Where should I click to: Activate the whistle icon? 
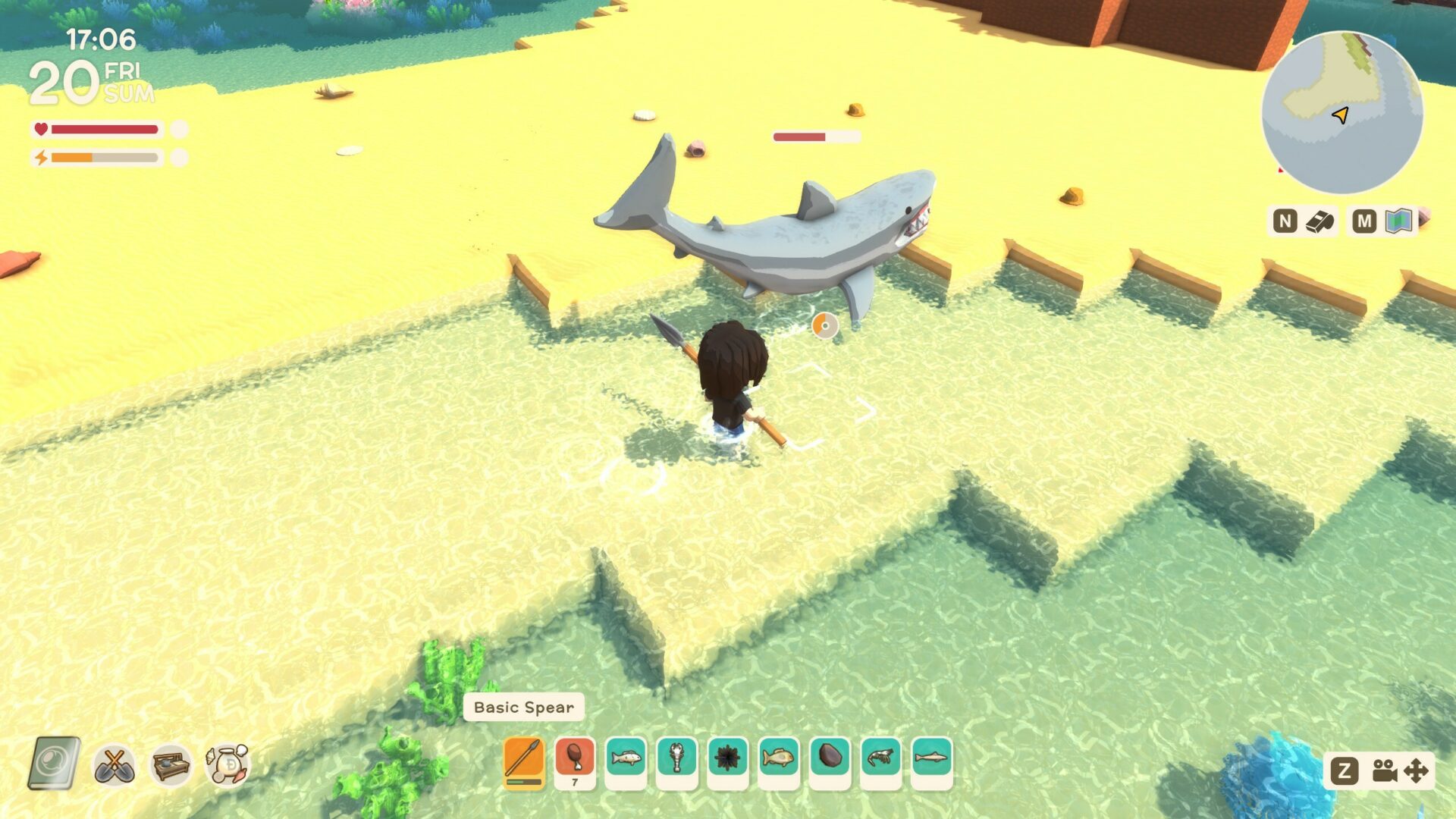1319,221
